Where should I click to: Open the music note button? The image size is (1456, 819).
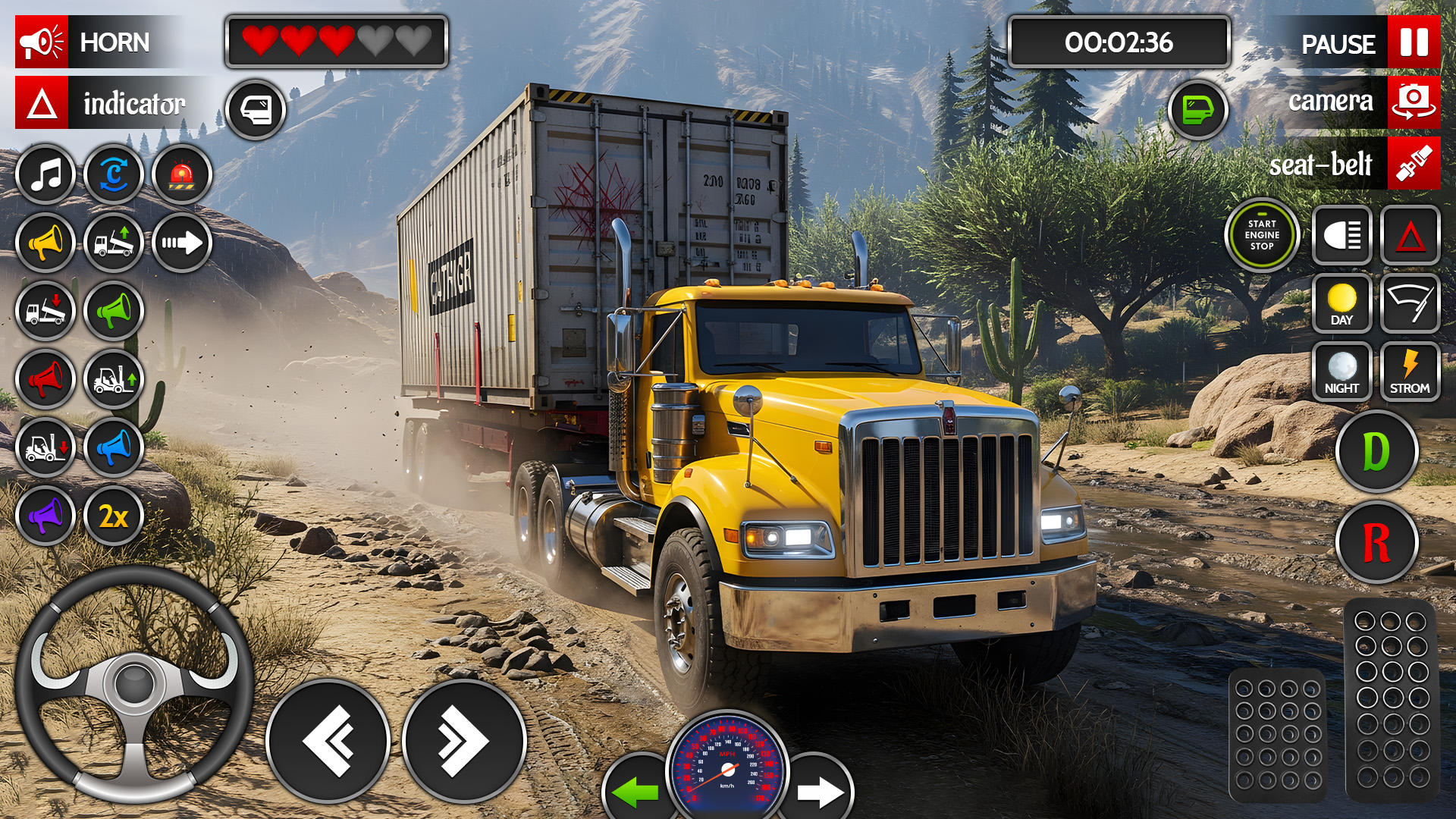45,175
